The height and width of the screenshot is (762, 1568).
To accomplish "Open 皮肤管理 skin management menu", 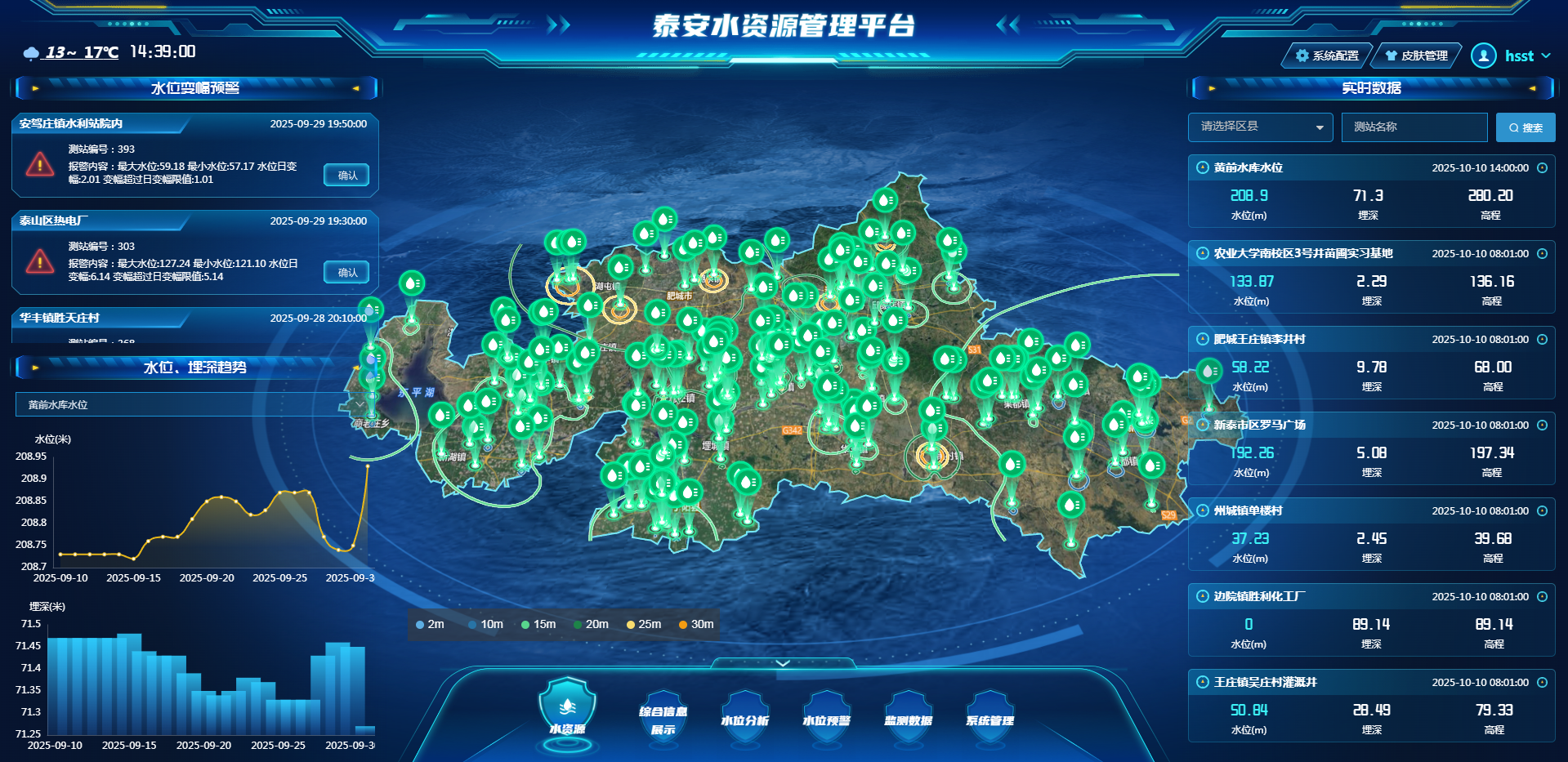I will click(x=1415, y=56).
